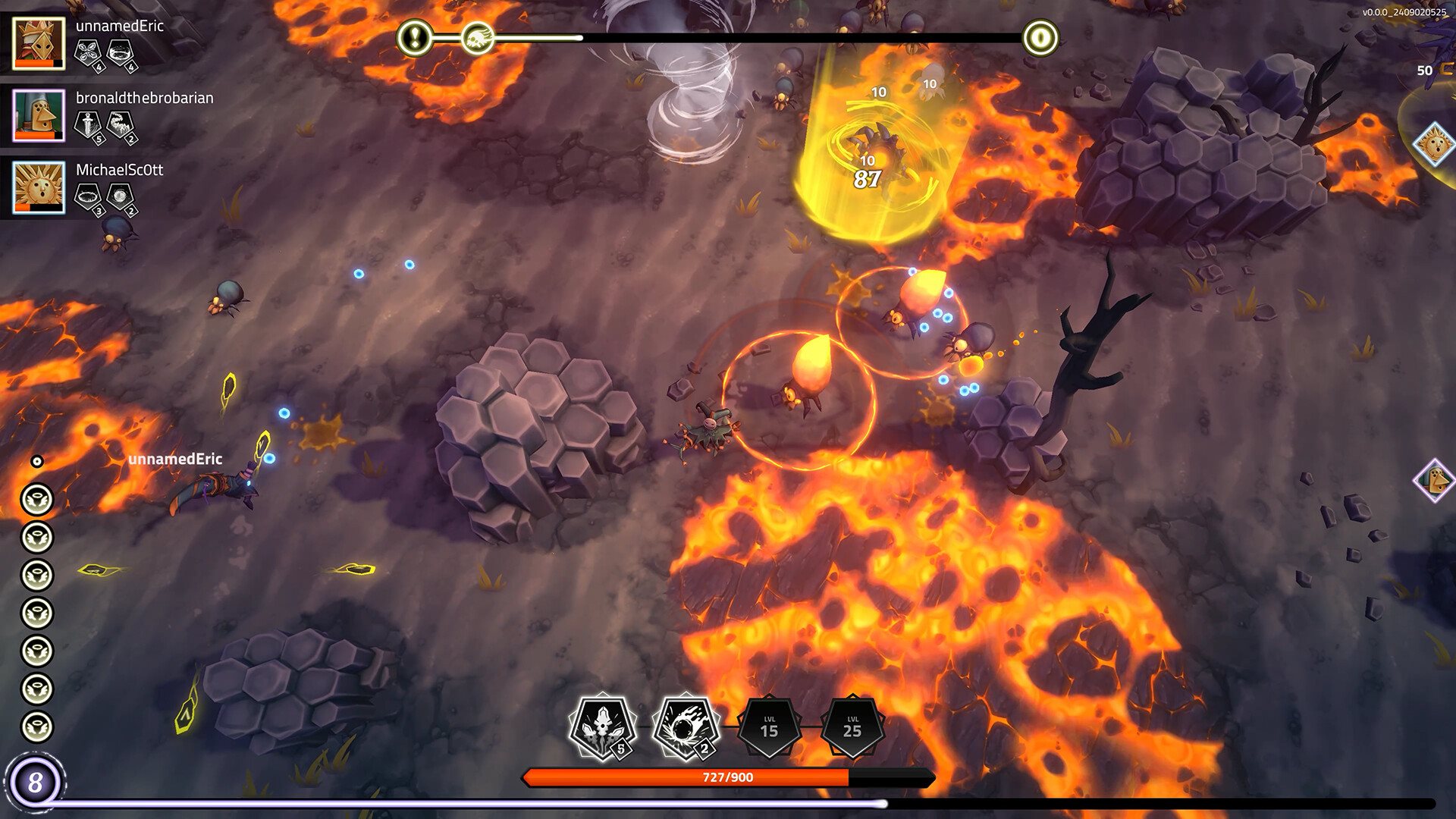Click the helmet ally offscreen indicator
Screen dimensions: 1456x819
pos(1435,480)
